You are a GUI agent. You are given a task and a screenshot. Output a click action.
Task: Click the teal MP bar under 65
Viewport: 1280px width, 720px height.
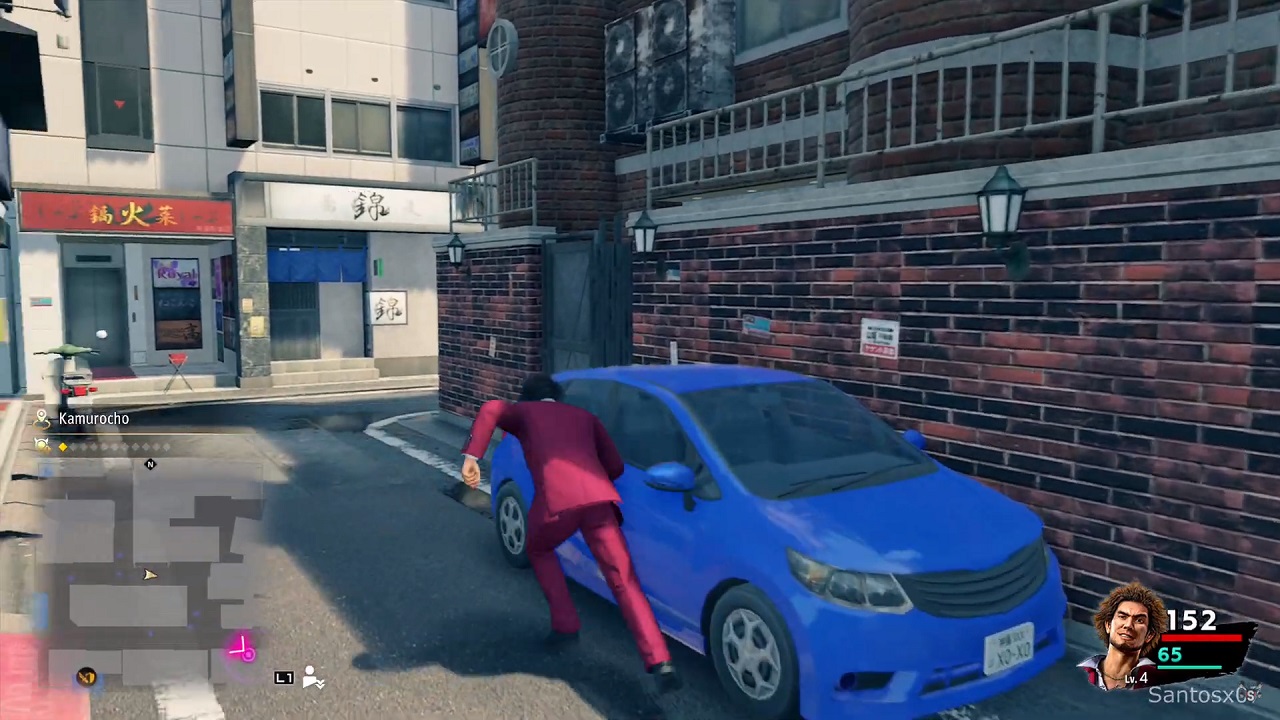coord(1190,666)
